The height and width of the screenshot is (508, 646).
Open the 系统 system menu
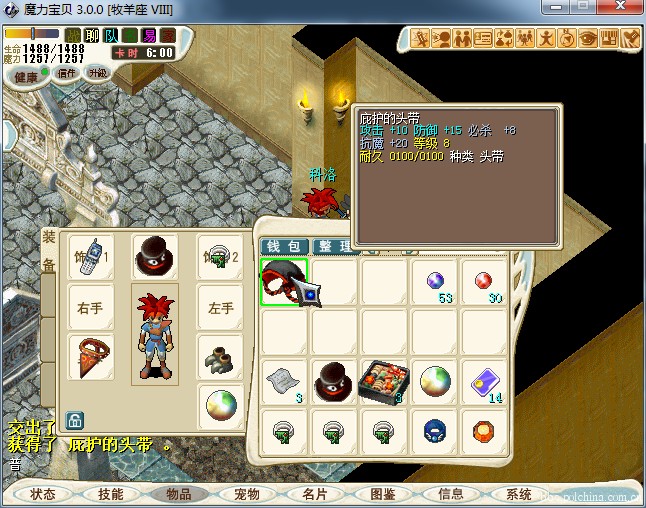click(519, 494)
